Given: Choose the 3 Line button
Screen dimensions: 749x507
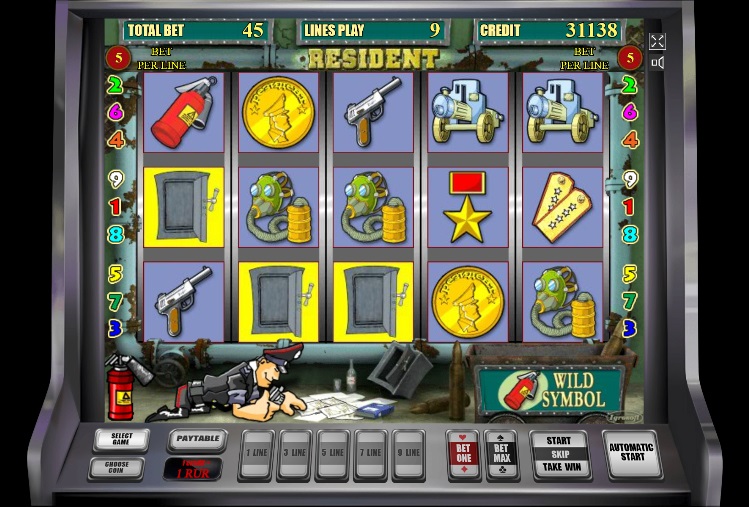Looking at the screenshot, I should [295, 453].
